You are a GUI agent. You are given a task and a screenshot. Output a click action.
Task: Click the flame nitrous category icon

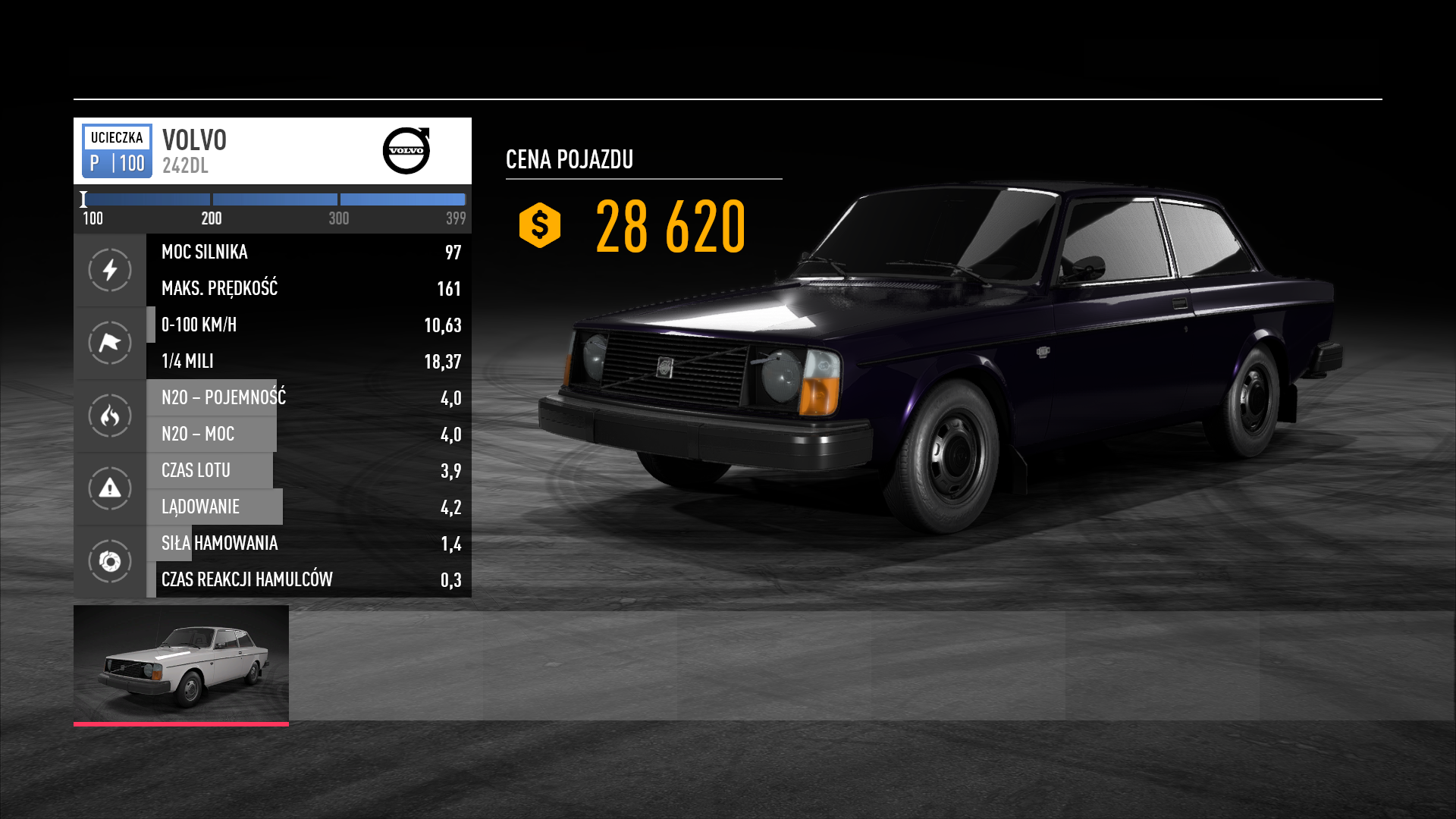point(110,416)
